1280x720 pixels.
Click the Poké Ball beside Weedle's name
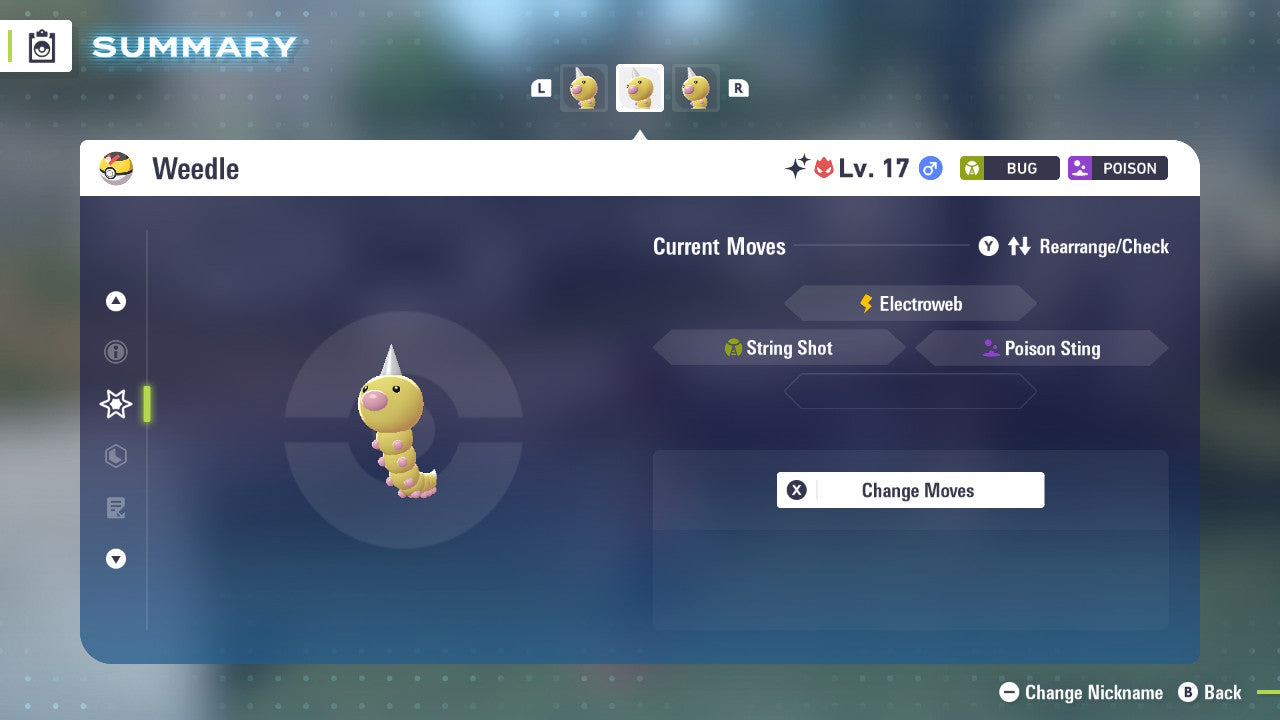116,168
